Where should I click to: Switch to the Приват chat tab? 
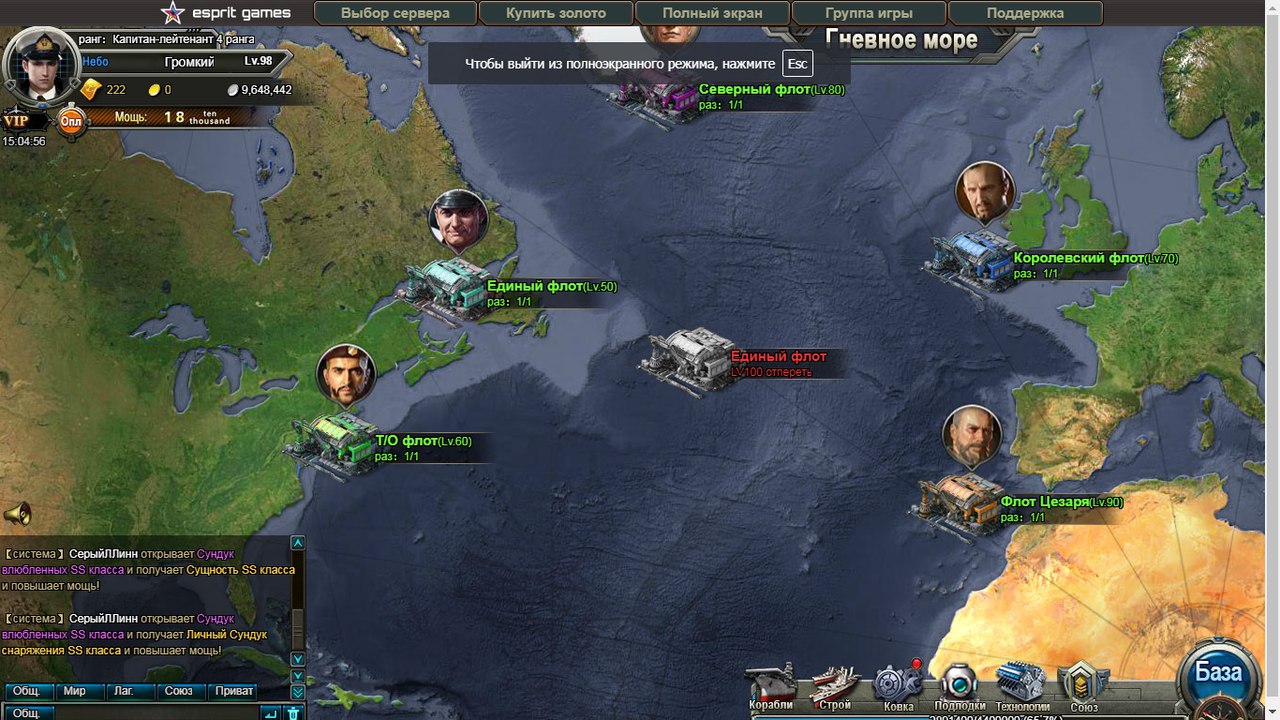pos(234,691)
